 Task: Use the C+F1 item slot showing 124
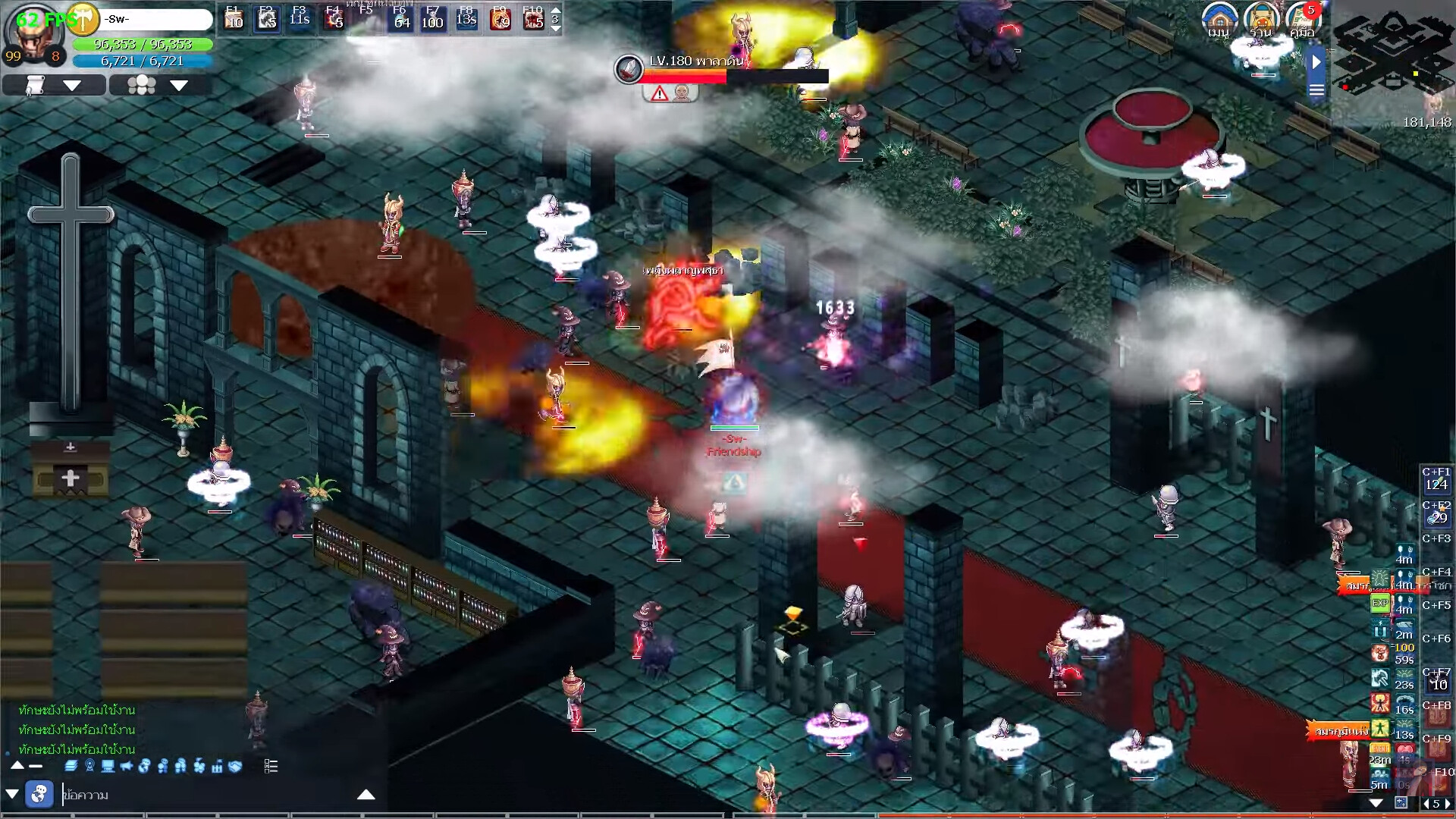(1439, 479)
